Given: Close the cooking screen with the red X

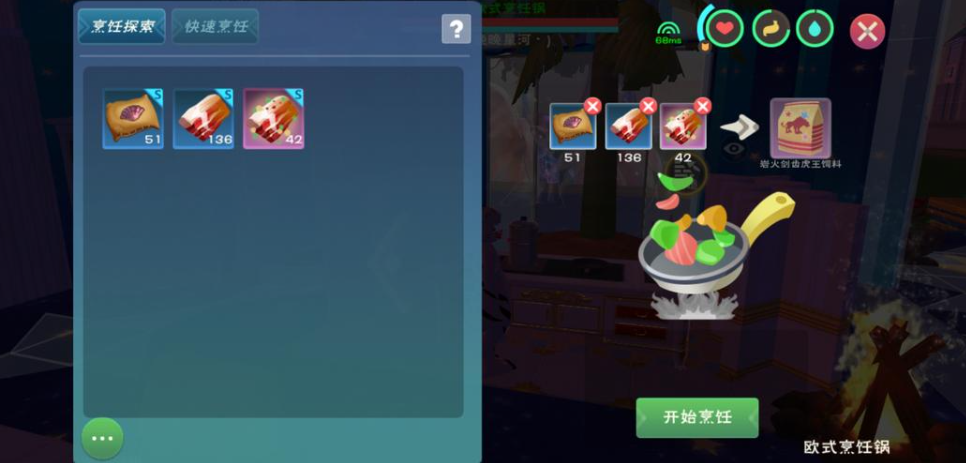Looking at the screenshot, I should pos(867,31).
